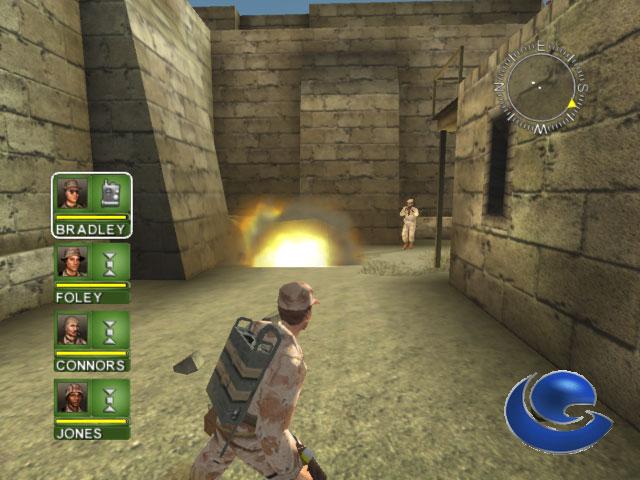The image size is (640, 480).
Task: Choose Connors' squad portrait
Action: (x=73, y=329)
